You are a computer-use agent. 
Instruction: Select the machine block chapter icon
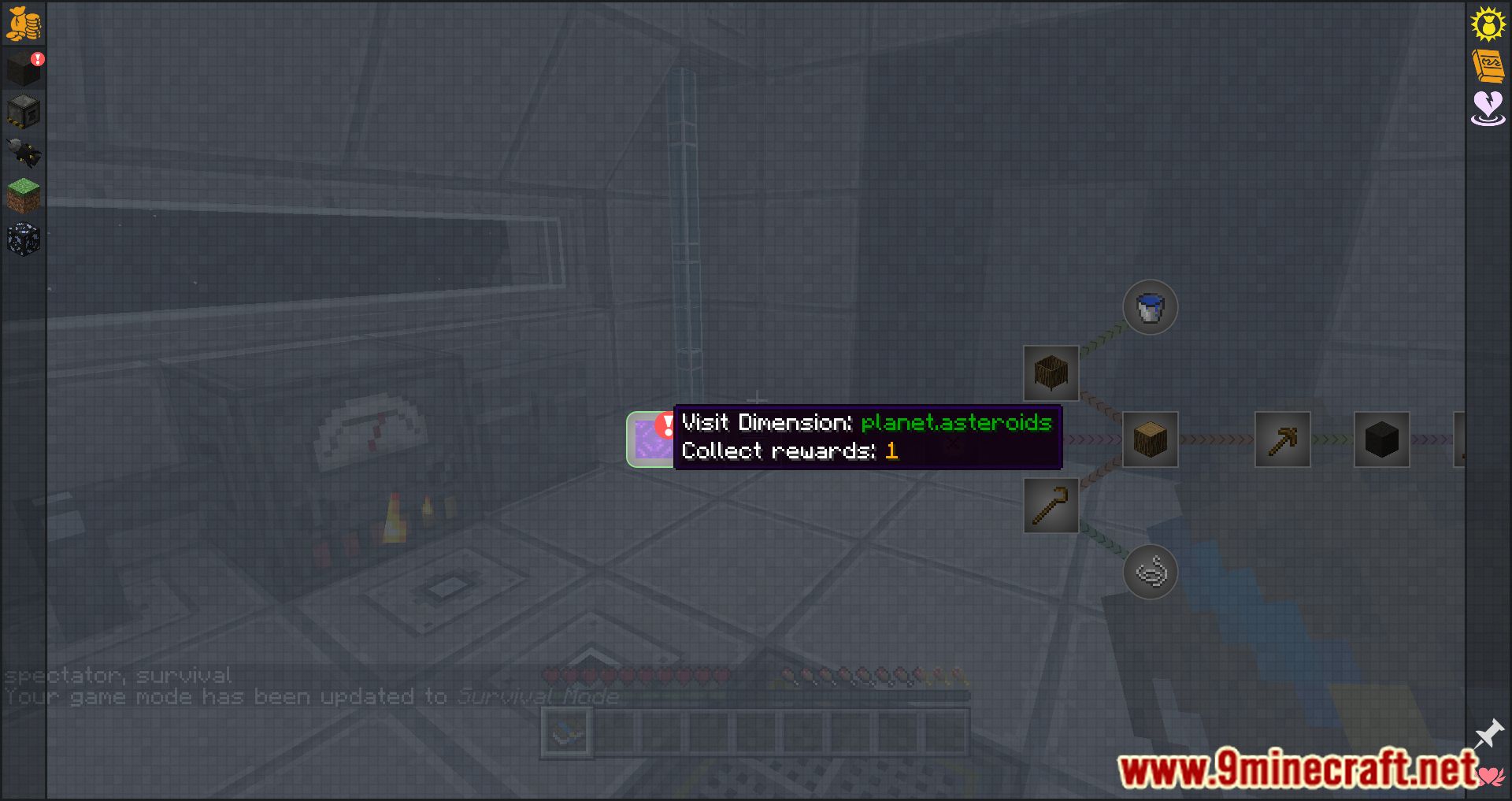tap(24, 112)
